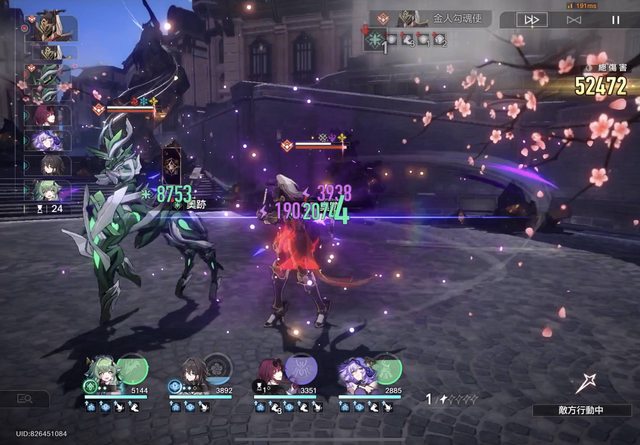Open the magnifier button above the UID
The height and width of the screenshot is (445, 640).
(x=25, y=399)
